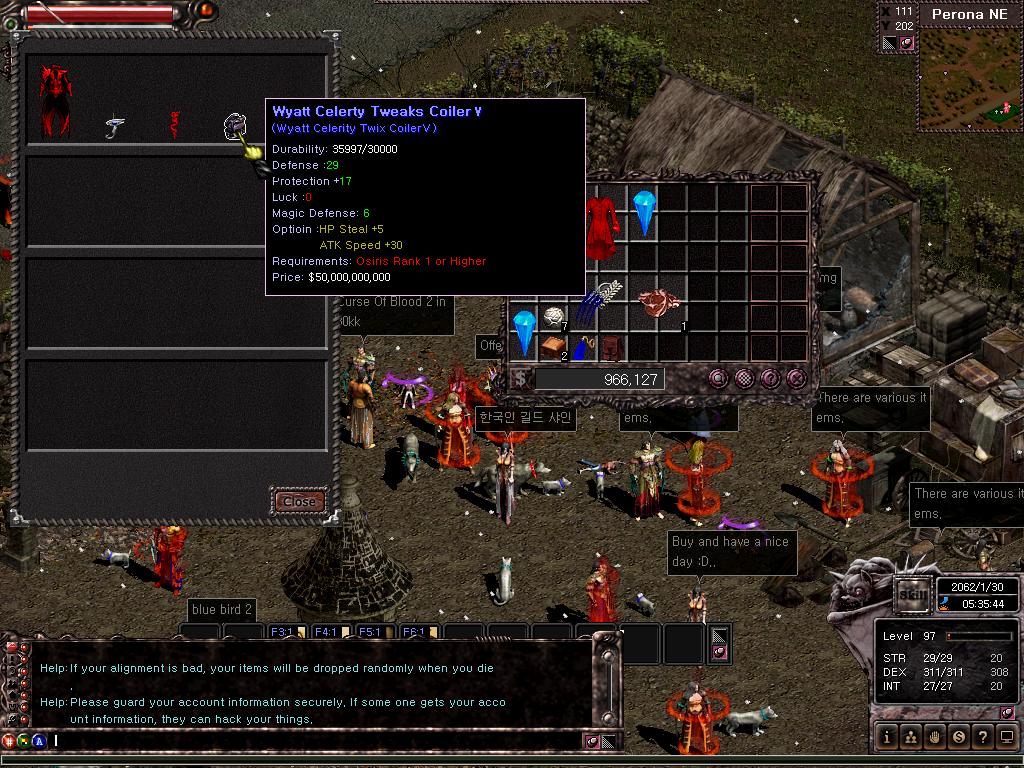Open inventory help question mark button
This screenshot has width=1024, height=768.
[x=770, y=378]
